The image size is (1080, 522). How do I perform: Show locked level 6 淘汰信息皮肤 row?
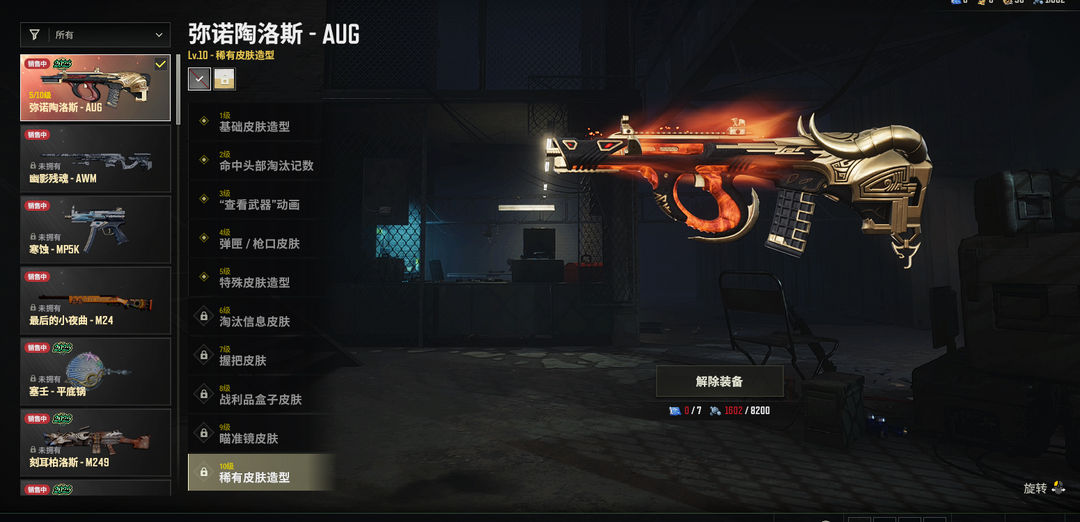[260, 318]
